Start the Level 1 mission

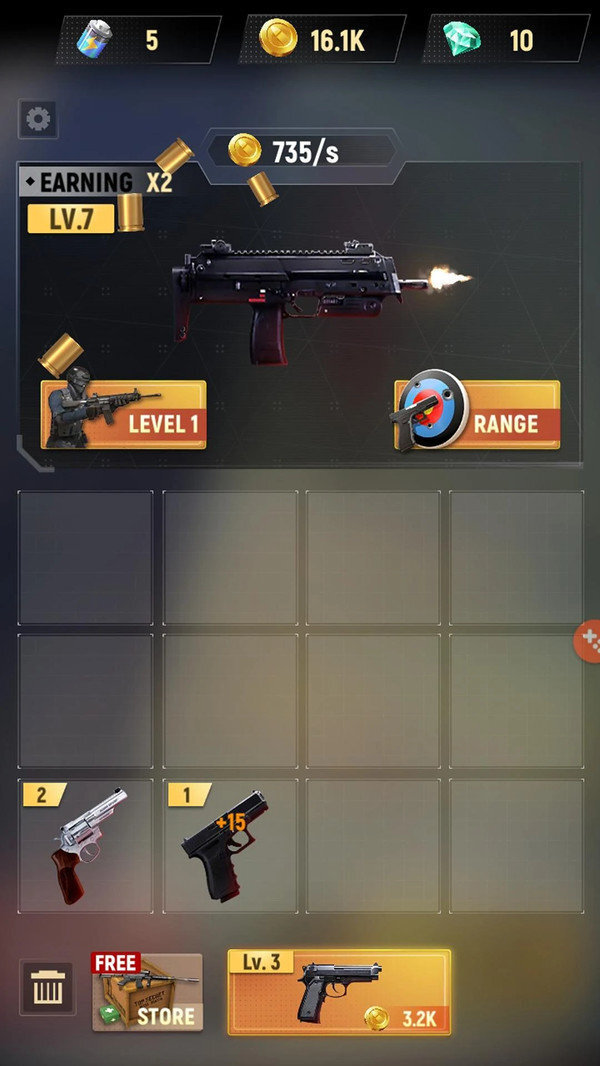pos(123,414)
